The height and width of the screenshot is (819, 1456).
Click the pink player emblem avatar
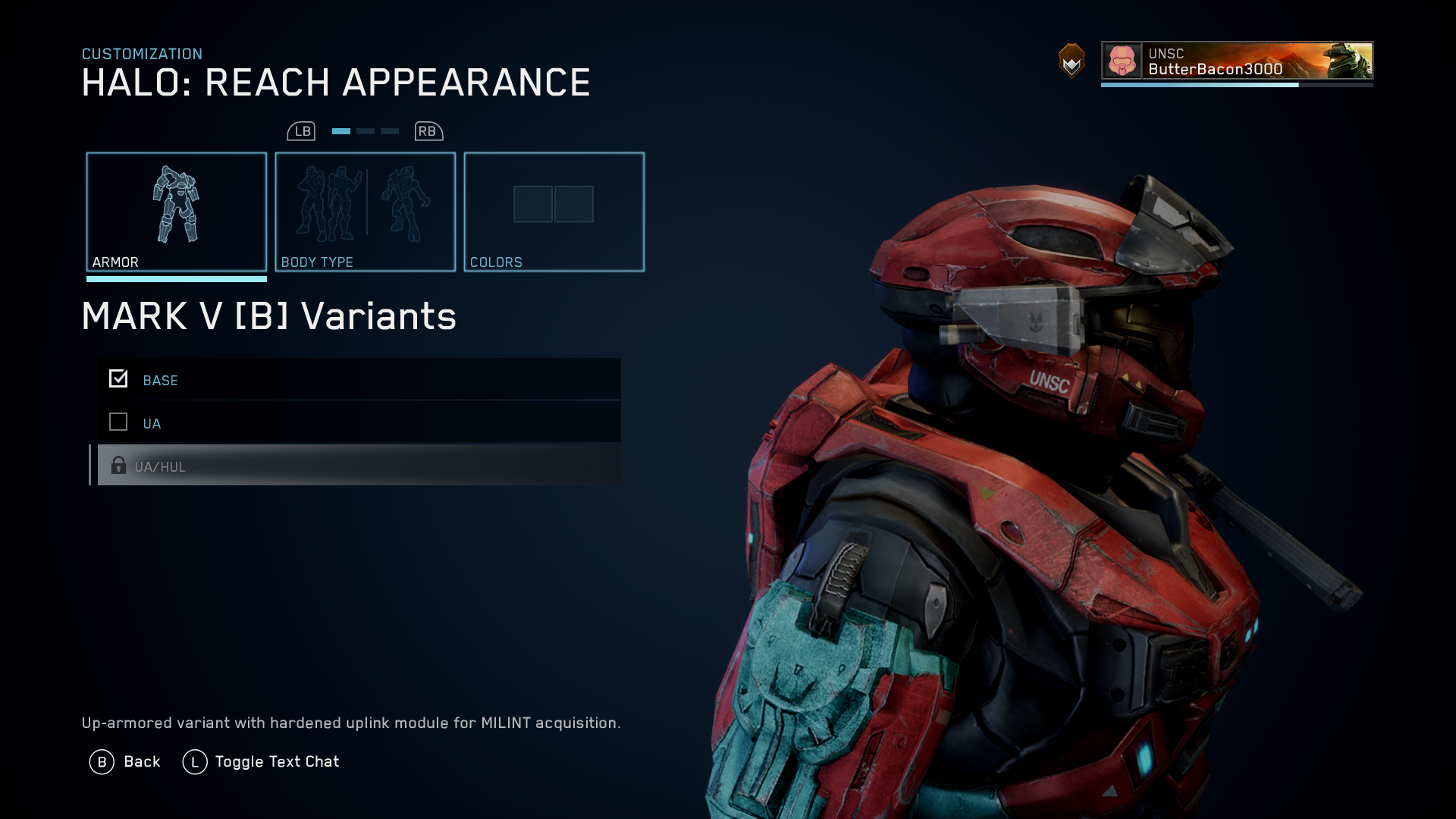[x=1121, y=61]
